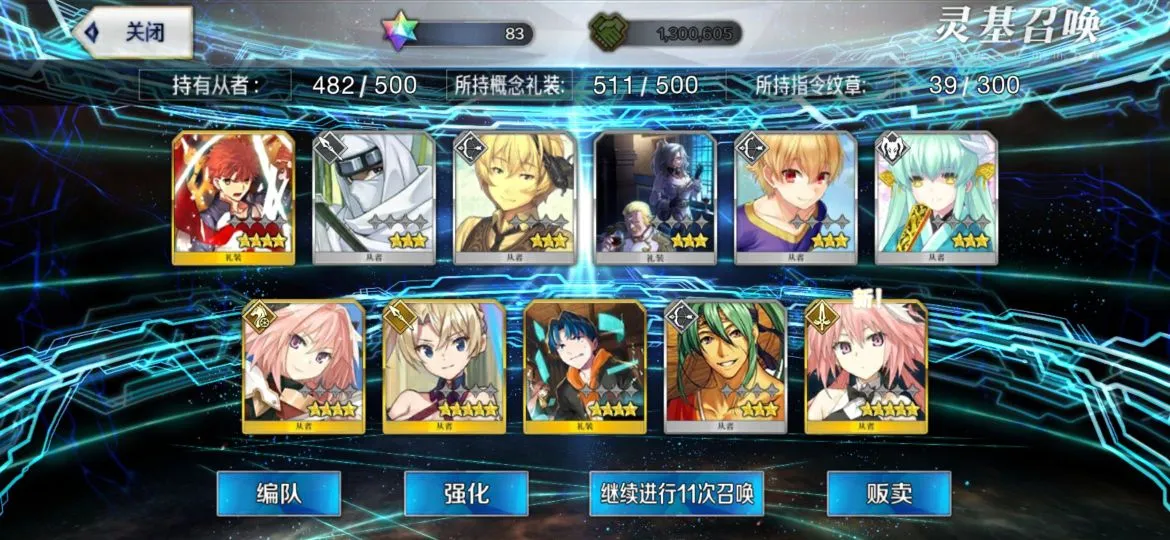Continue with 继续进行11次召唤 summon button
Viewport: 1170px width, 540px height.
click(x=676, y=493)
